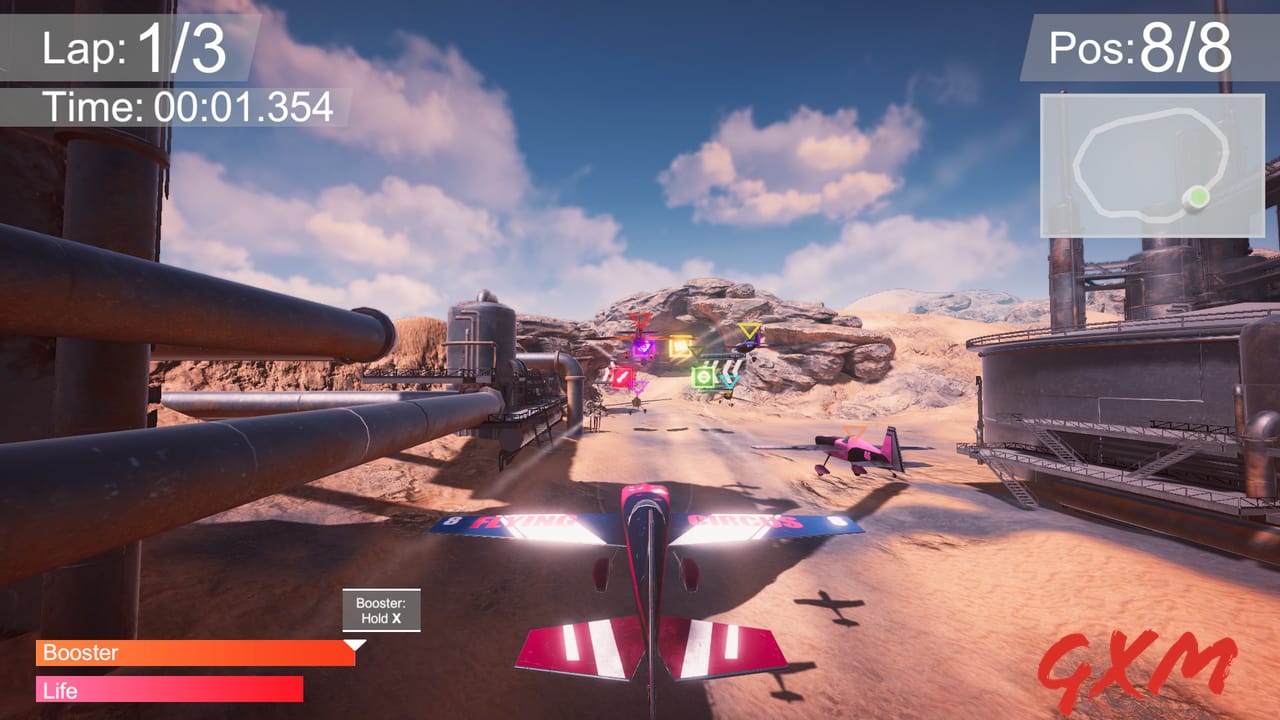Viewport: 1280px width, 720px height.
Task: Tap the cyan plane marker triangle
Action: pyautogui.click(x=729, y=380)
